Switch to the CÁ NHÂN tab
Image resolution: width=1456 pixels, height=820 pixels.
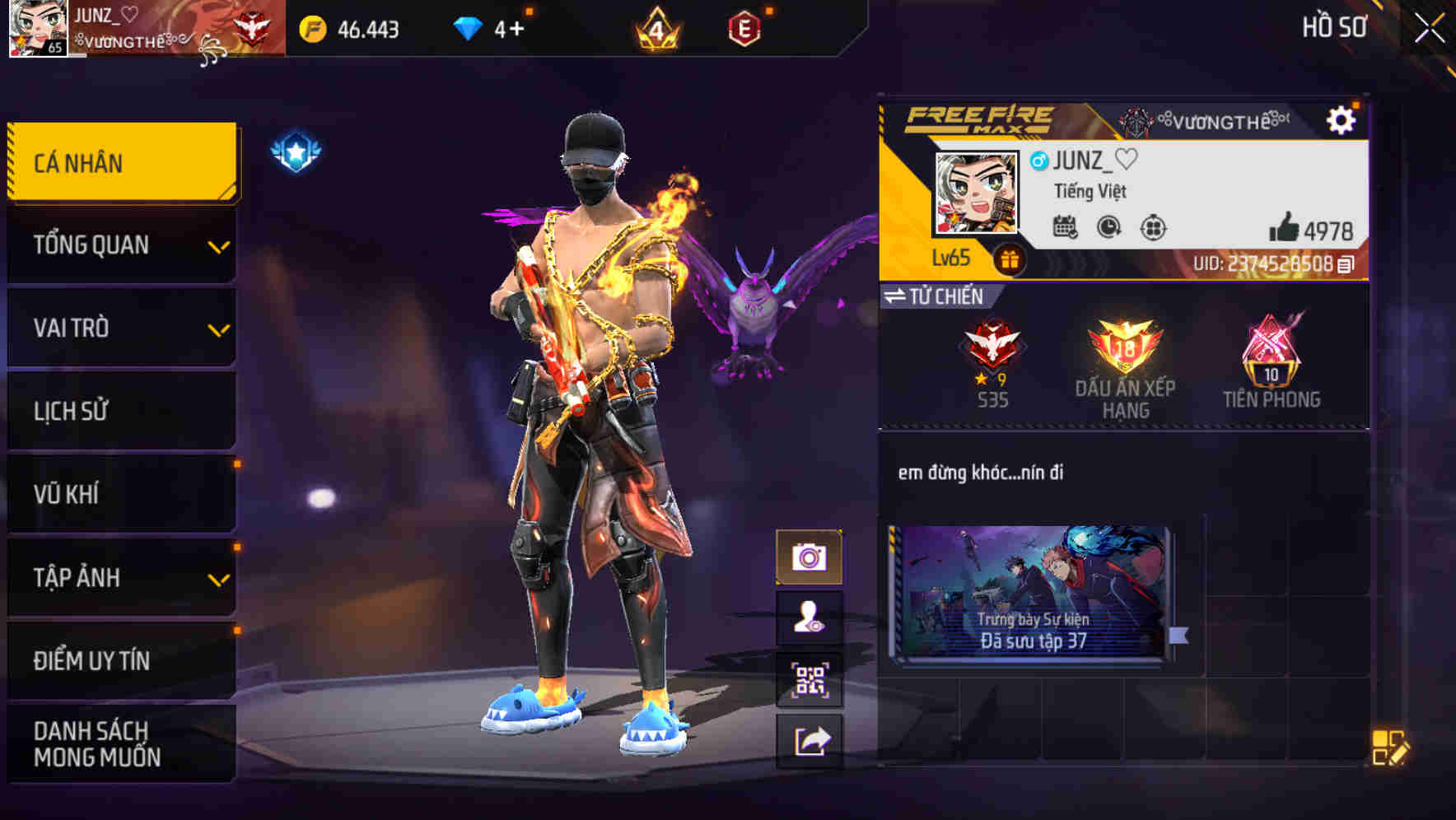pyautogui.click(x=121, y=162)
